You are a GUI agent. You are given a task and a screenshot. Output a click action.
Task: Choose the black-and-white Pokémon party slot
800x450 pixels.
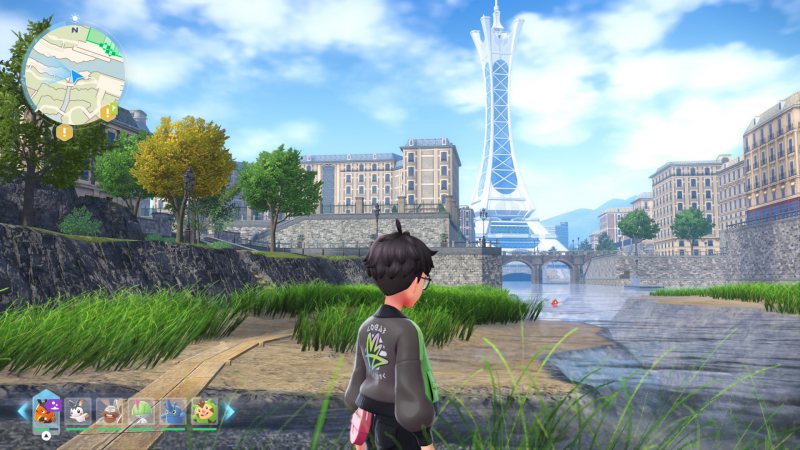[80, 411]
